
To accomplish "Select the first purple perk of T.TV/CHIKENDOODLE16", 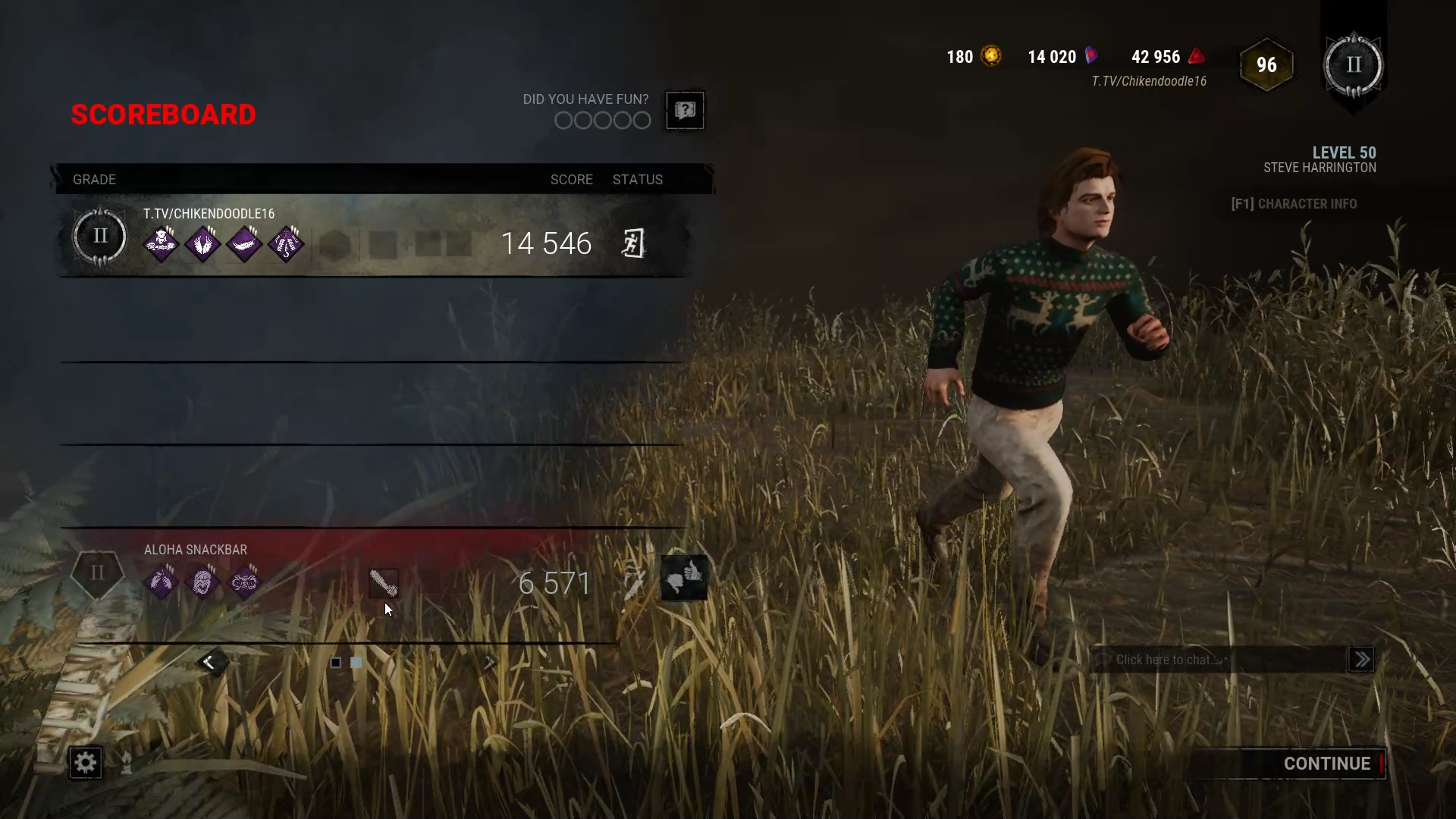I will click(x=162, y=243).
